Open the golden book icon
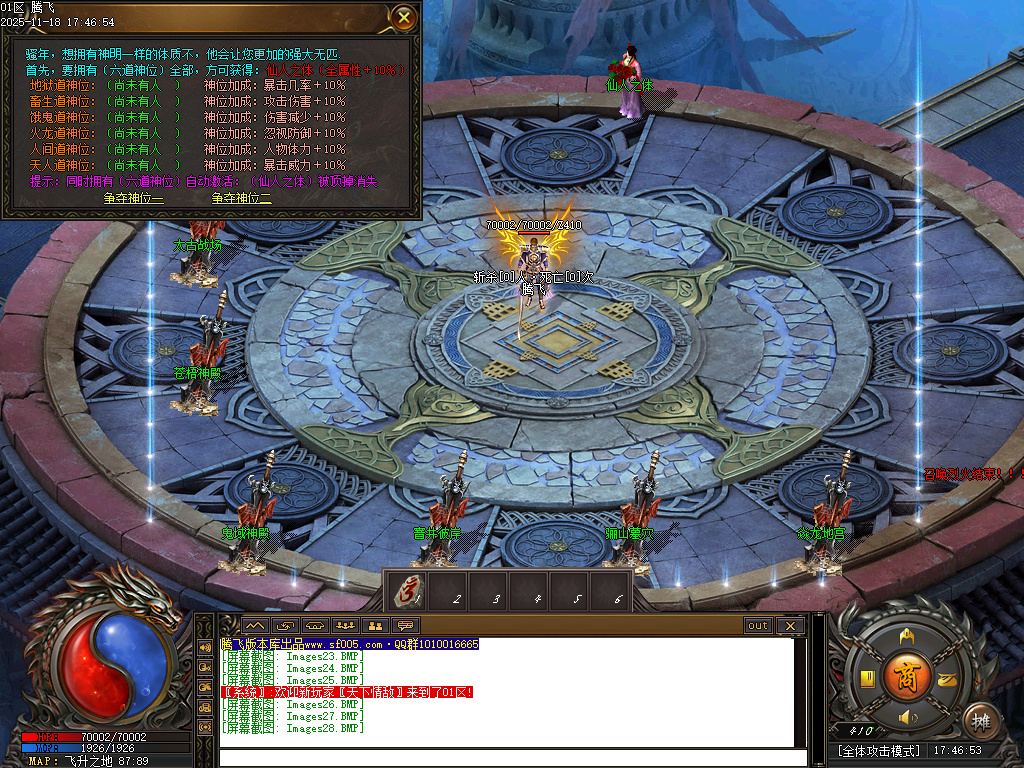The height and width of the screenshot is (768, 1024). (868, 679)
